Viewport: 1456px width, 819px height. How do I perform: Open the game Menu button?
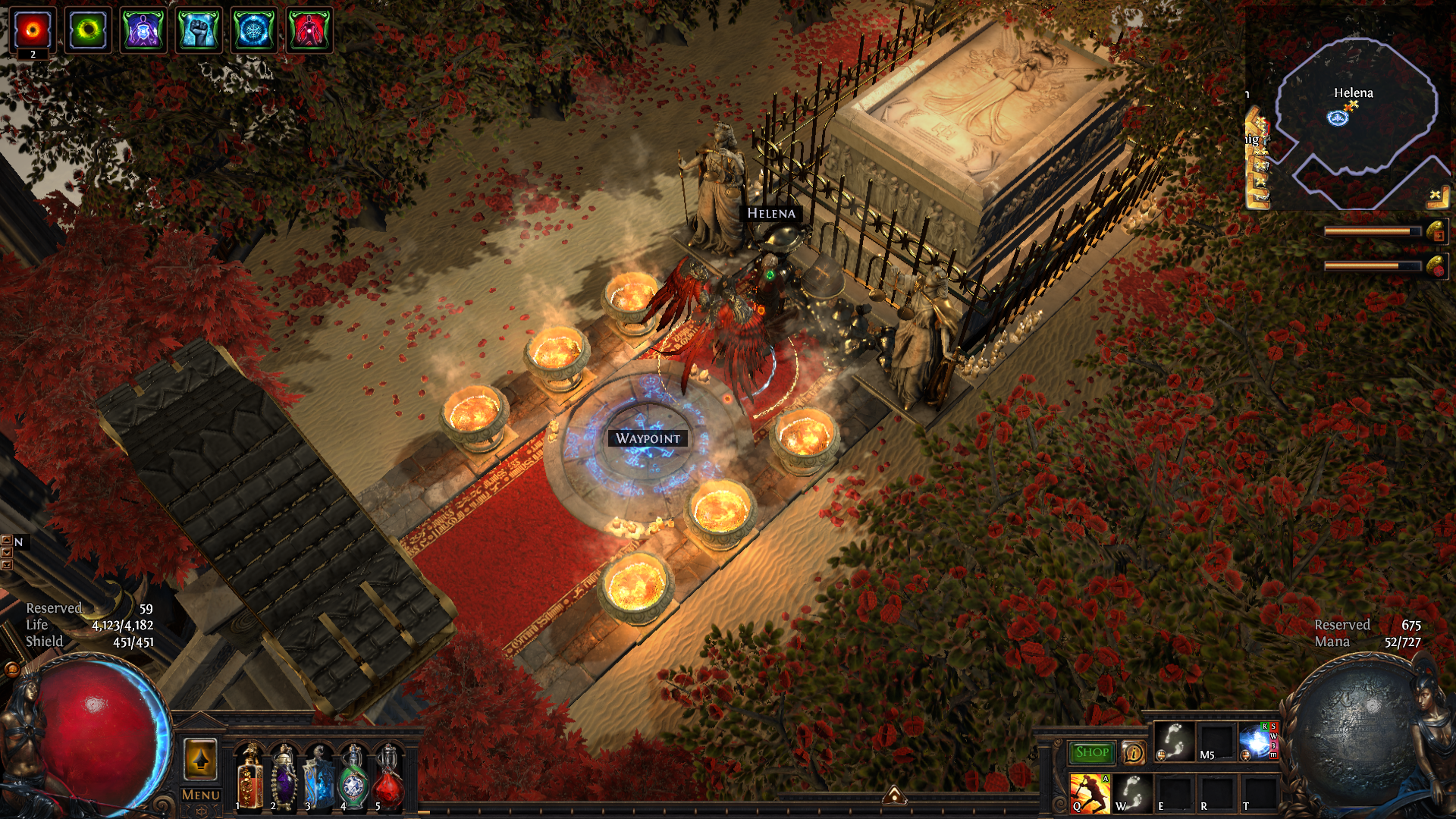201,795
